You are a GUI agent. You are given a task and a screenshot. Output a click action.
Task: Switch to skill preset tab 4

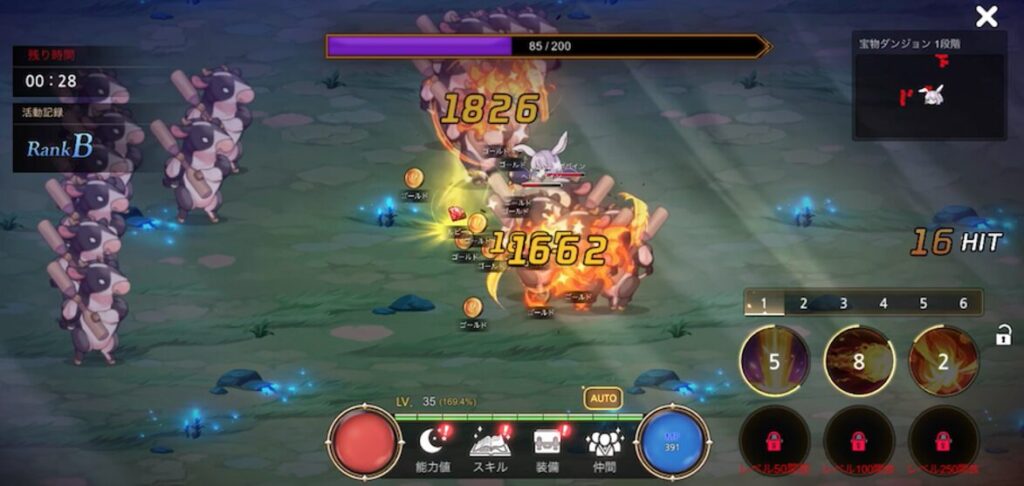point(883,303)
